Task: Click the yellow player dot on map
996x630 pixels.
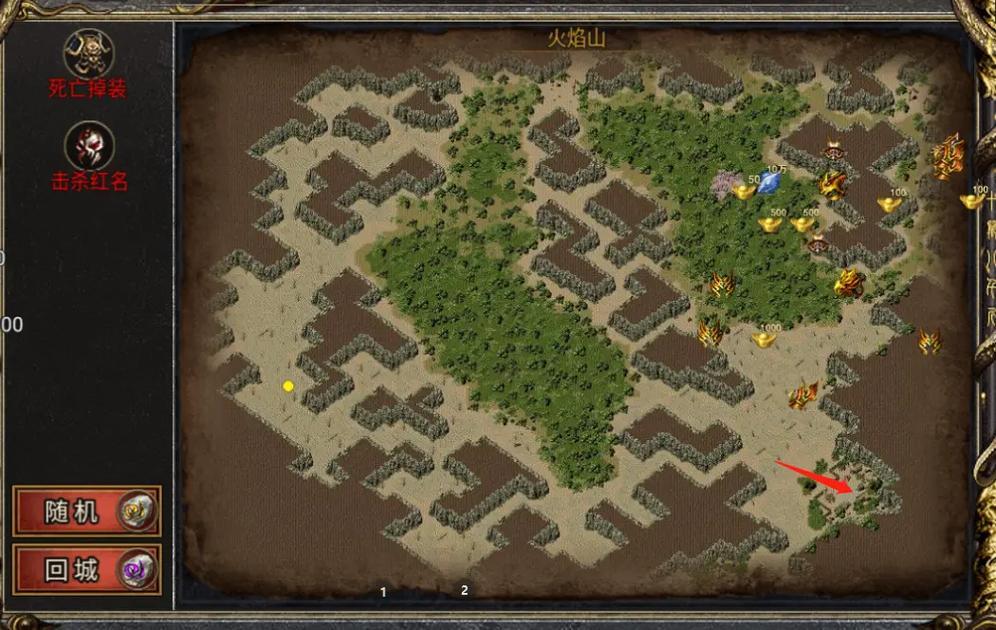Action: pos(288,386)
